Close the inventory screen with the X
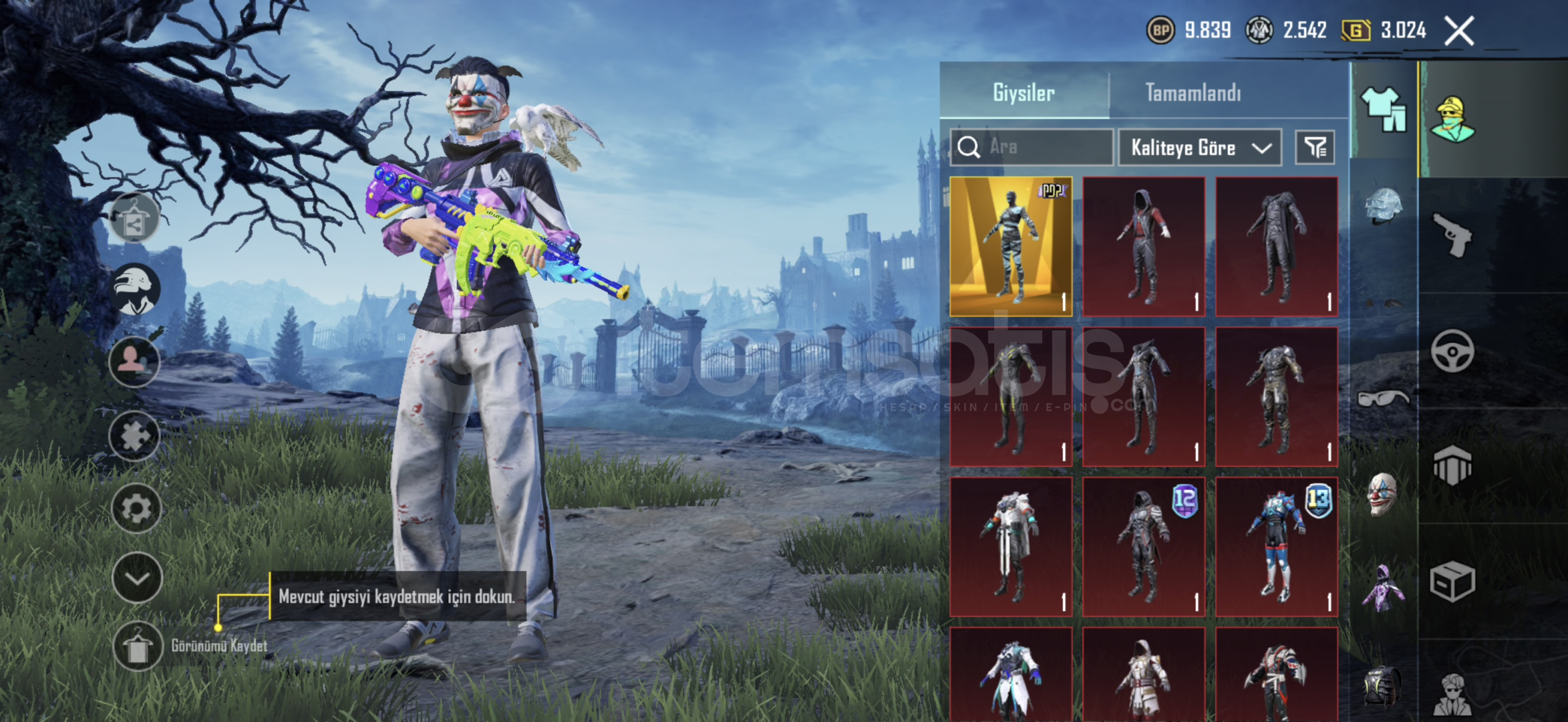Viewport: 1568px width, 722px height. (1459, 31)
